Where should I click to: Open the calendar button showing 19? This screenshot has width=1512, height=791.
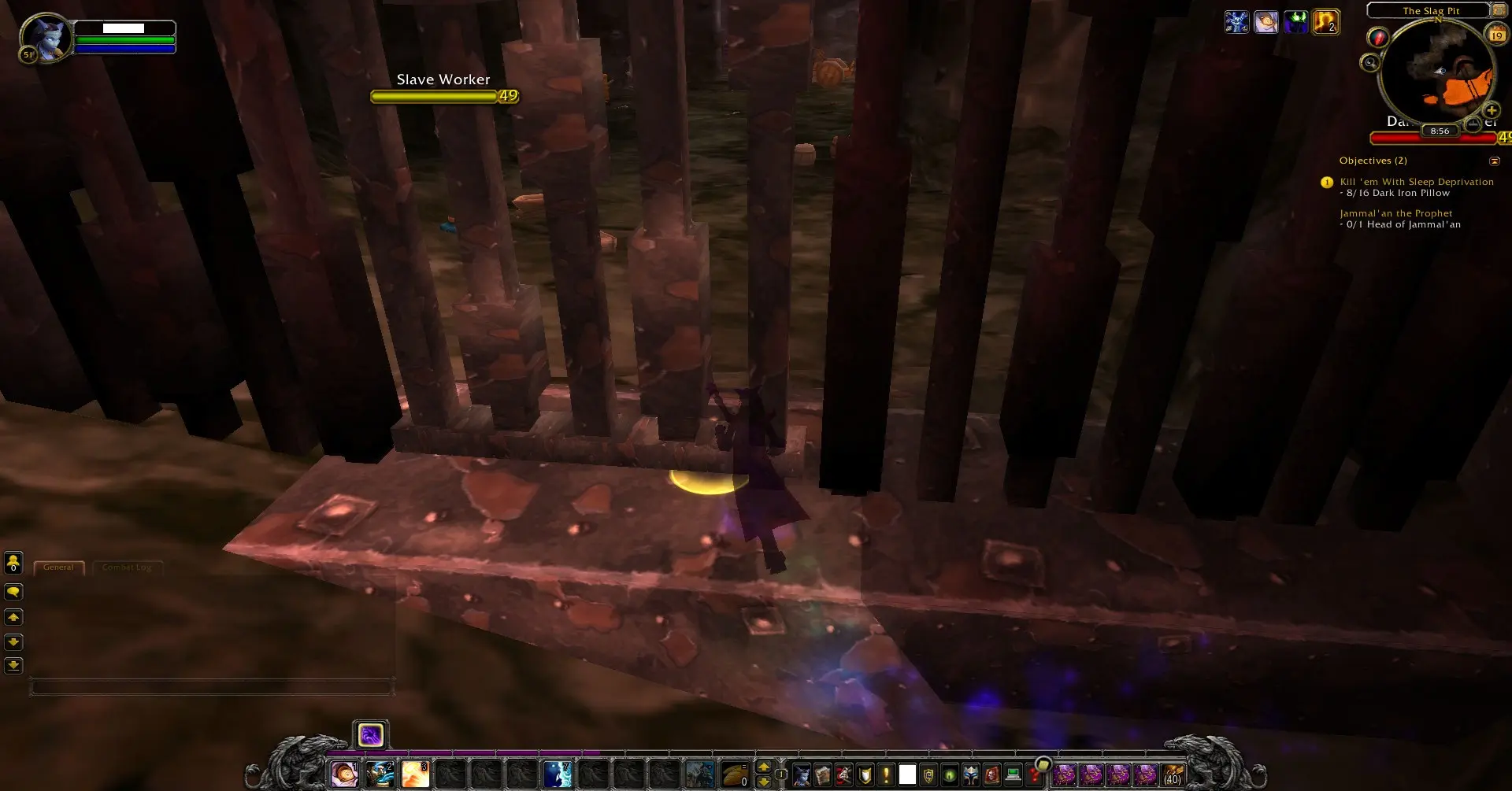tap(1496, 35)
